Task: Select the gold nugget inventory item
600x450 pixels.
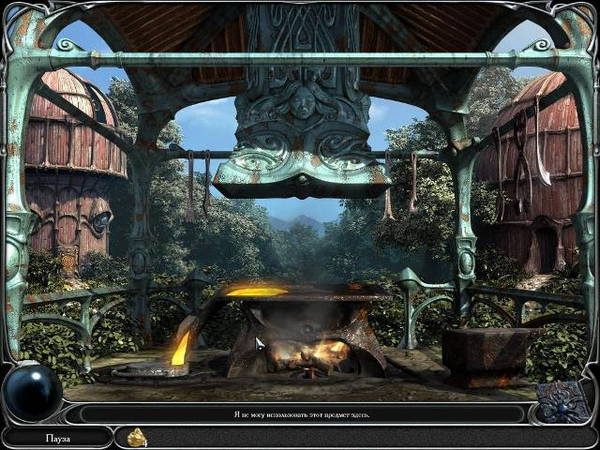Action: click(137, 436)
